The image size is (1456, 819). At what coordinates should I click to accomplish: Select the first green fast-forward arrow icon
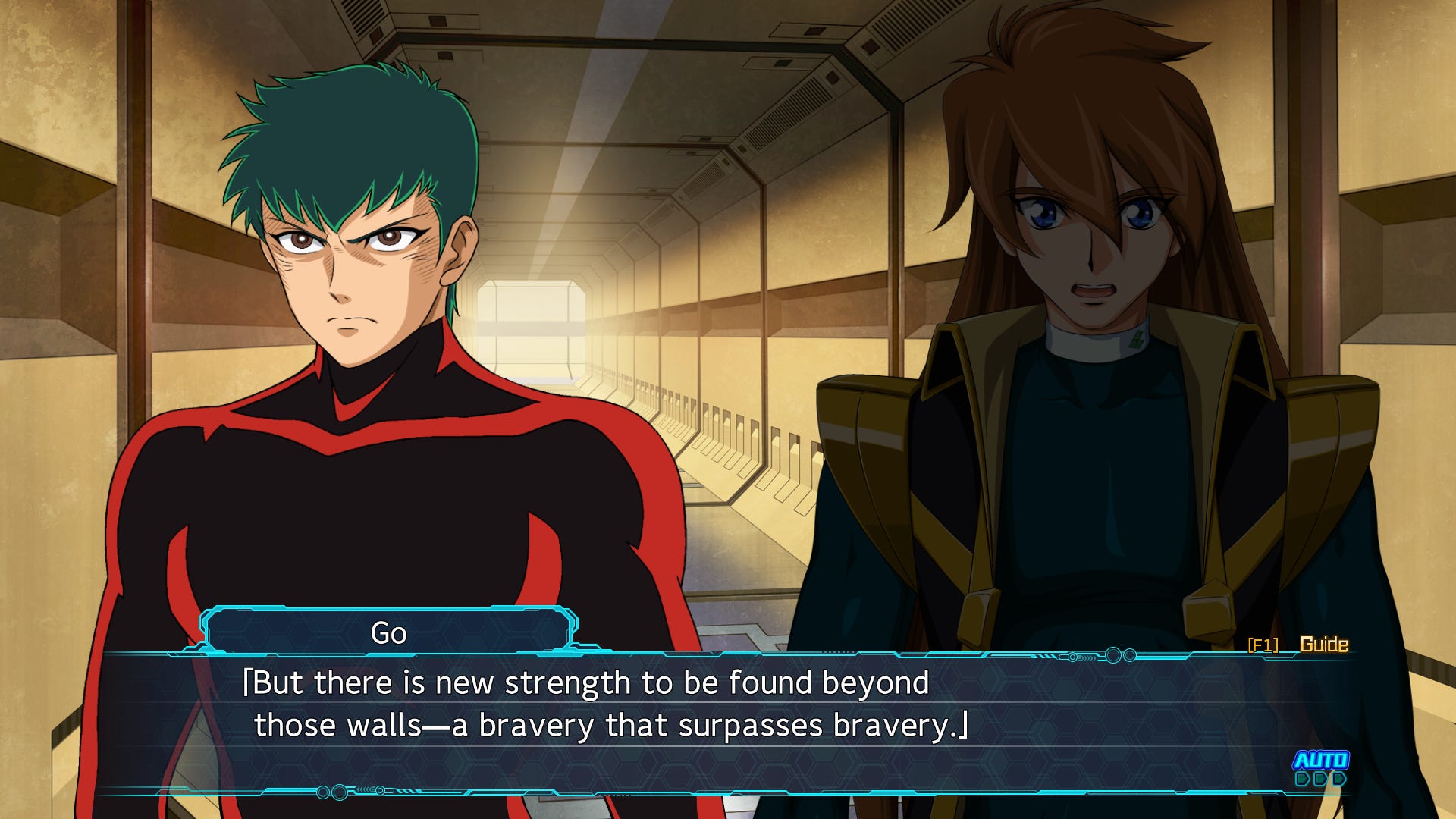pyautogui.click(x=1302, y=779)
